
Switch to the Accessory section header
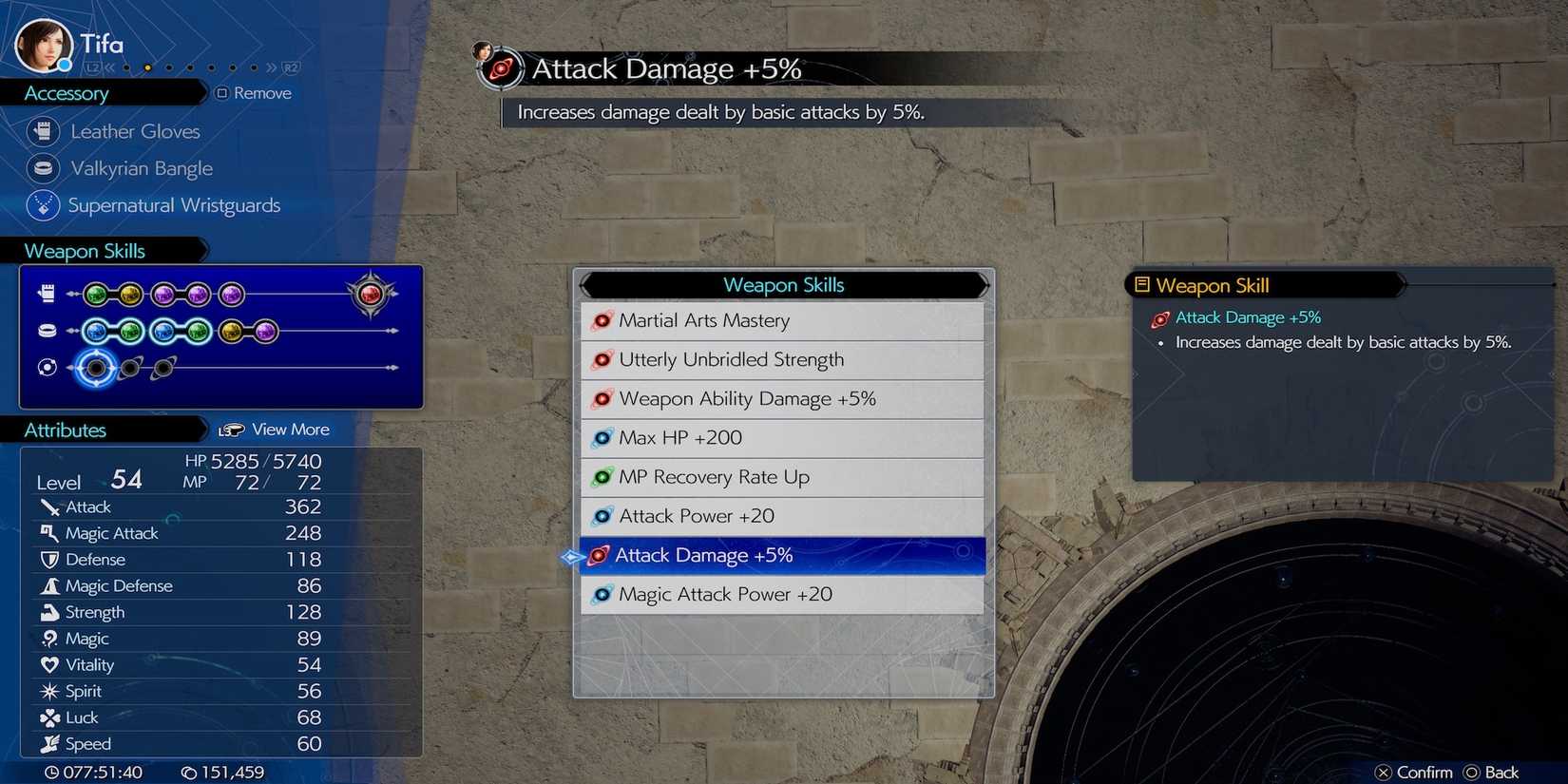[67, 92]
